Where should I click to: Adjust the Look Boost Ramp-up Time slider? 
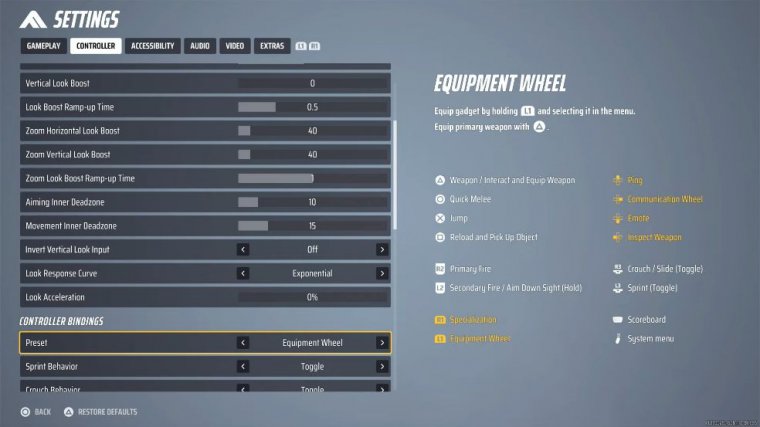312,107
